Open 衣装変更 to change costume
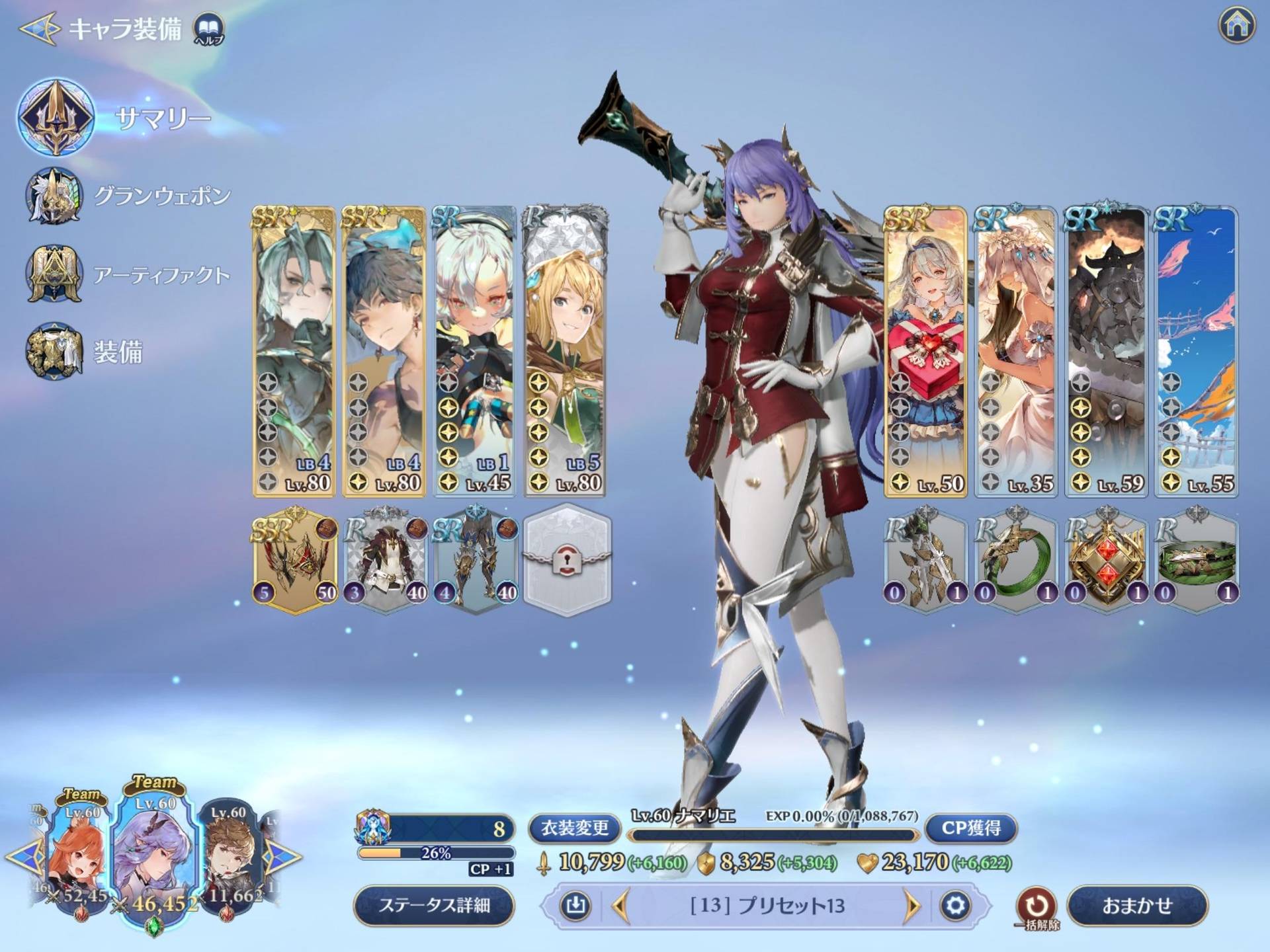 click(x=574, y=828)
